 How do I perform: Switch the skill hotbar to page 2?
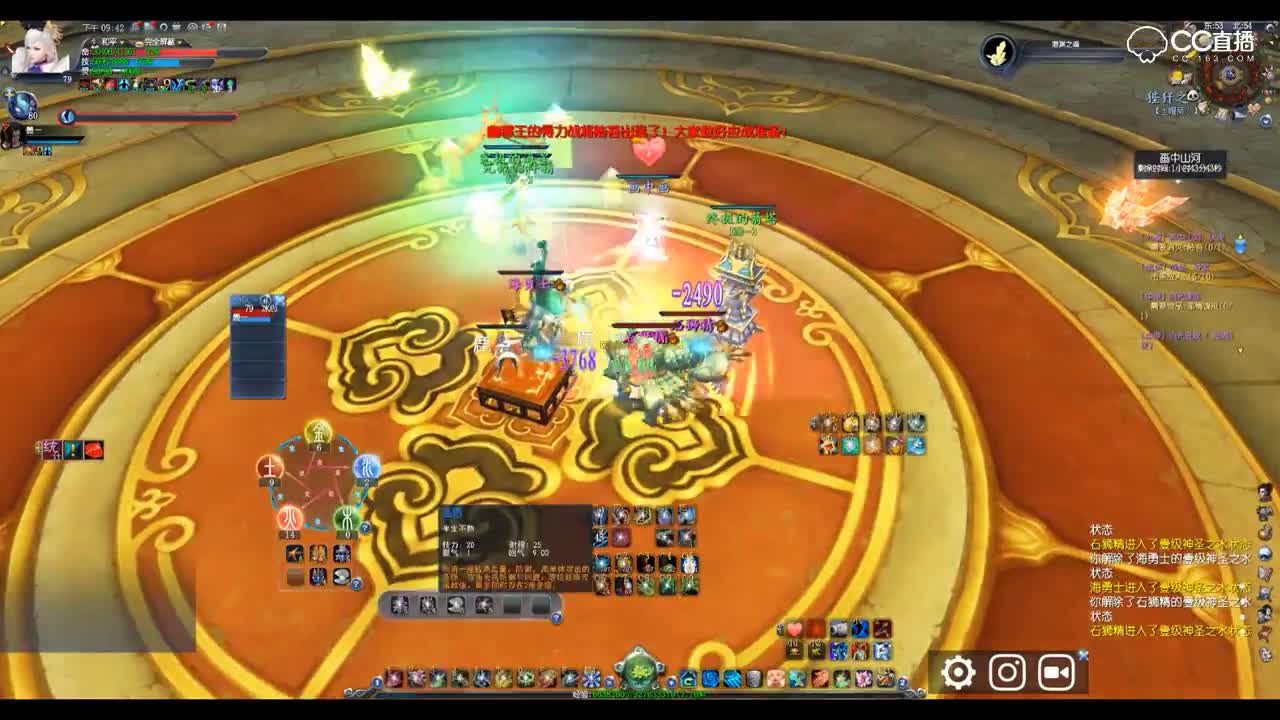pyautogui.click(x=903, y=680)
